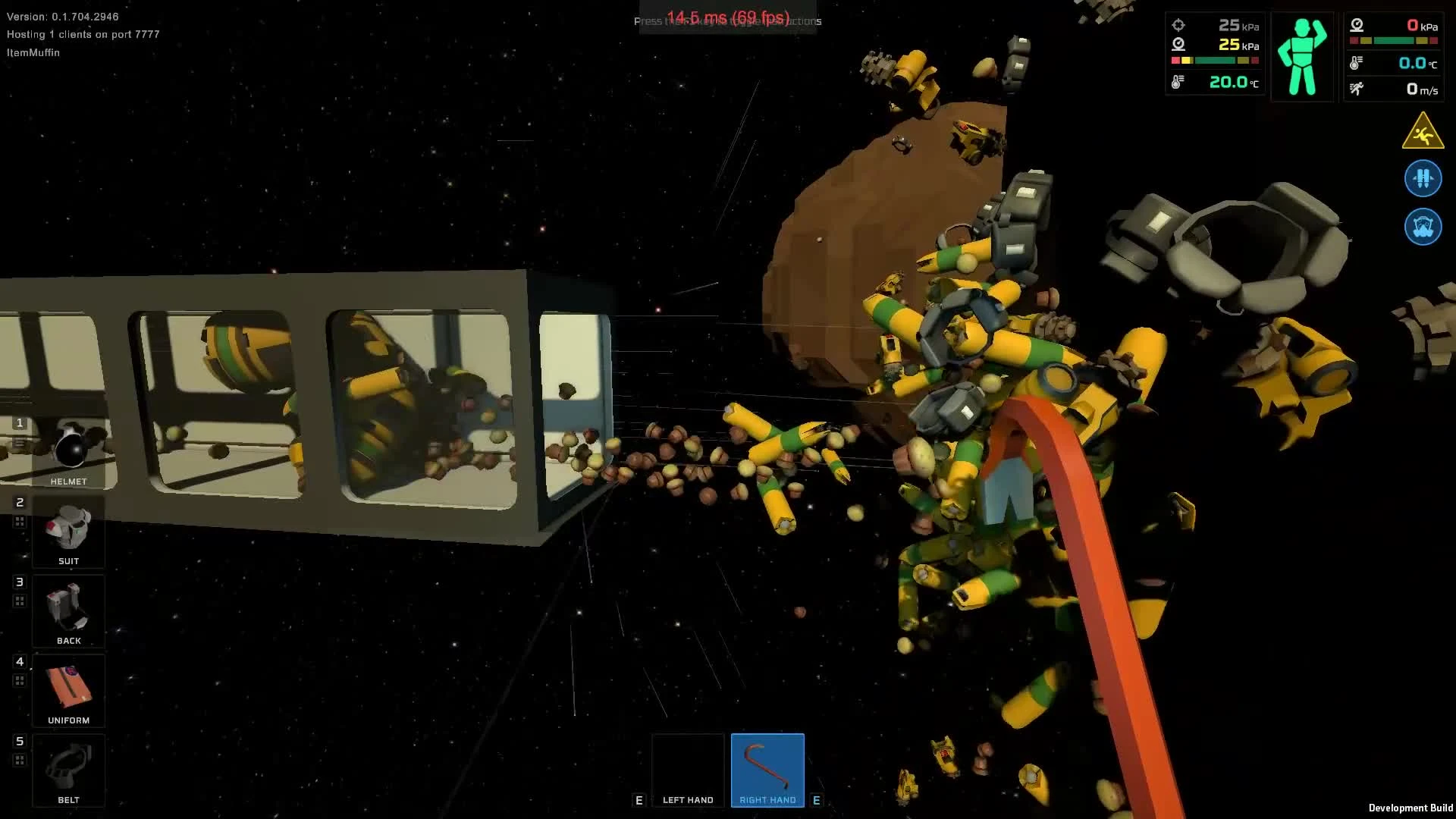Click the suit temperature thermometer icon
Viewport: 1456px width, 819px height.
[1178, 81]
